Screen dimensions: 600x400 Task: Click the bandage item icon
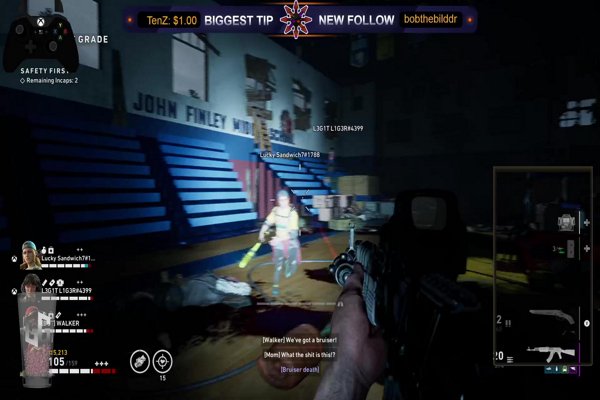pos(139,360)
